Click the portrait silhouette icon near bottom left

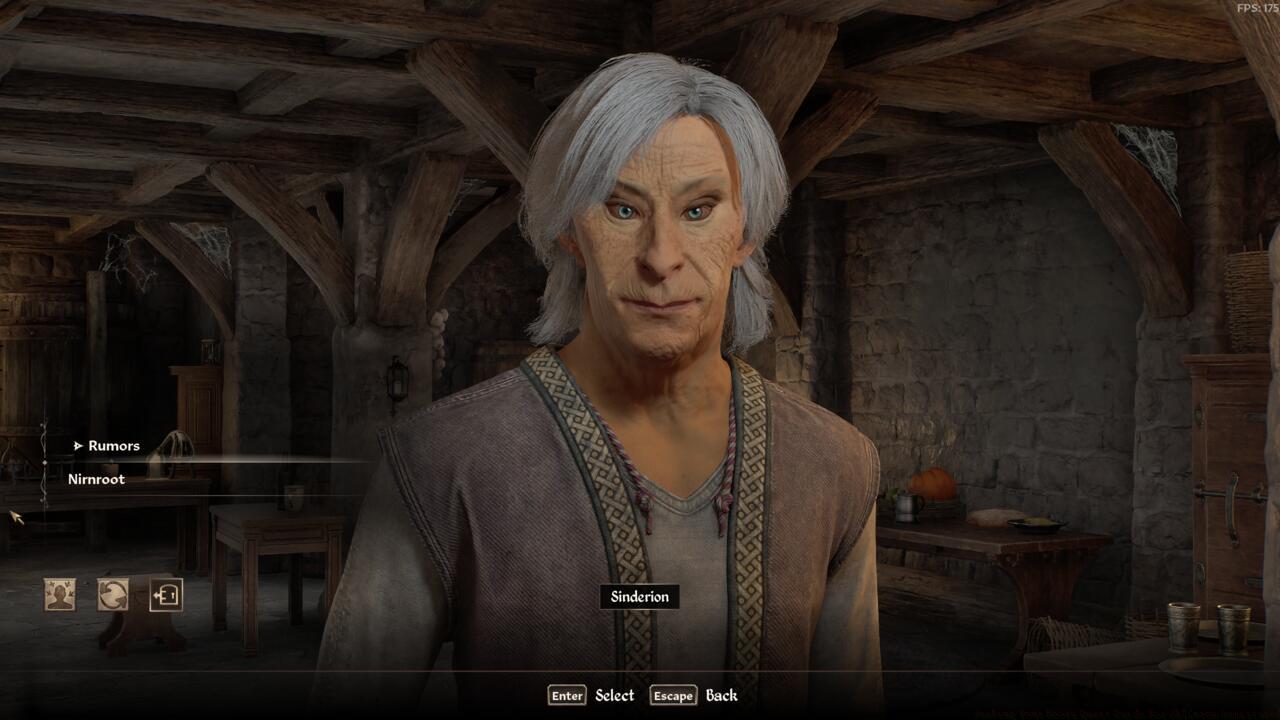pyautogui.click(x=60, y=594)
